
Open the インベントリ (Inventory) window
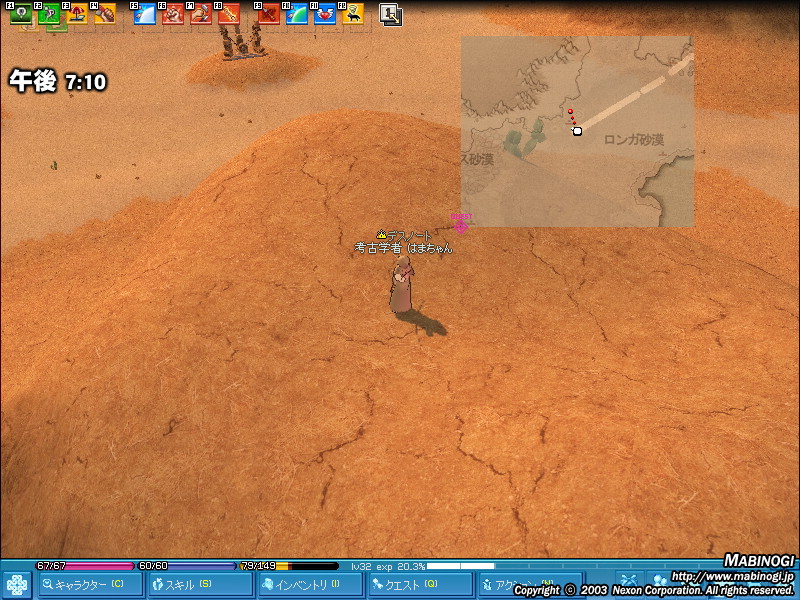[310, 584]
